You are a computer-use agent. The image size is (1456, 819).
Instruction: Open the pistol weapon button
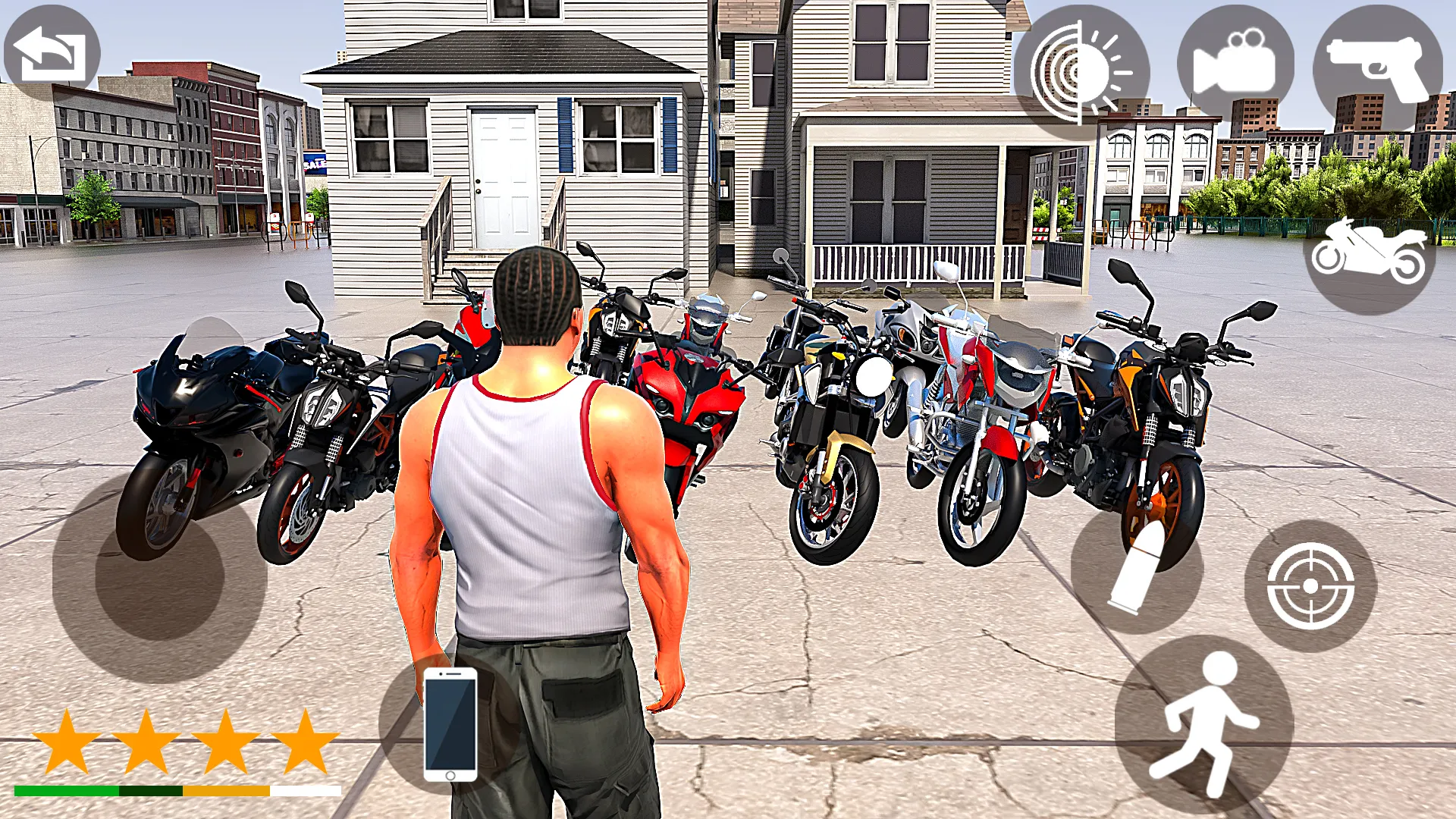1377,67
